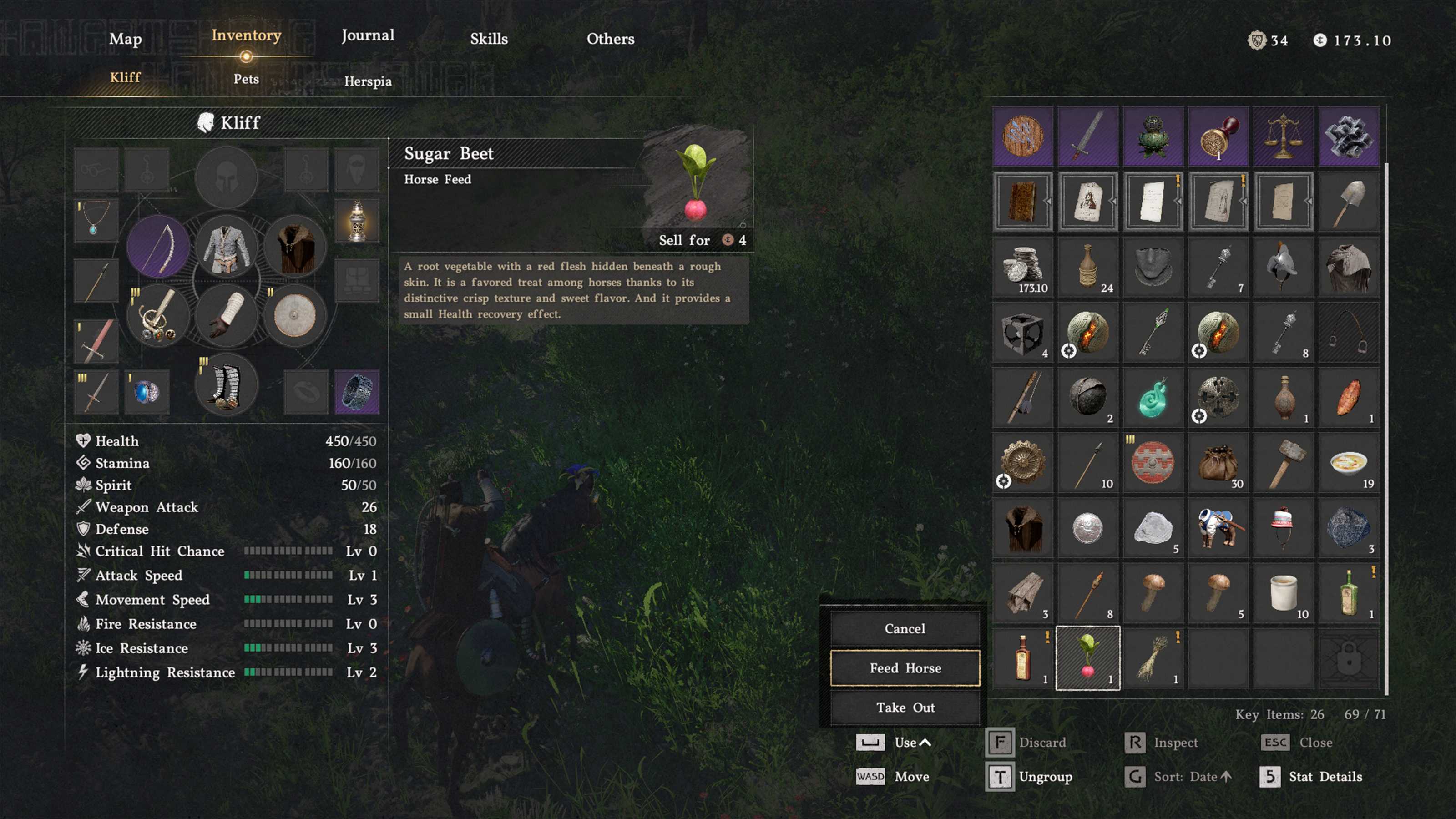
Task: Switch to Herspia's inventory
Action: tap(368, 81)
